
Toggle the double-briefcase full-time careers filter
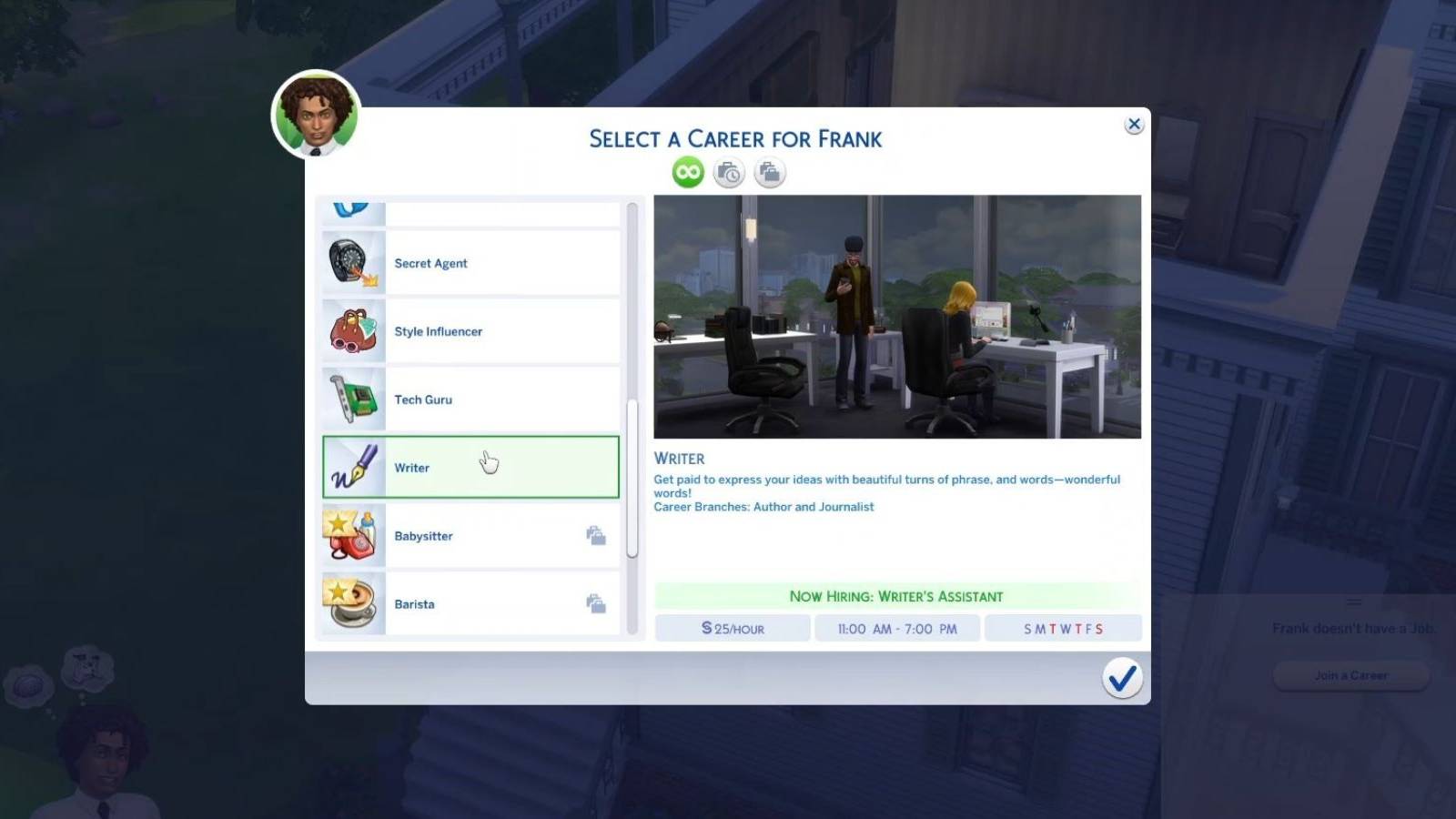770,172
